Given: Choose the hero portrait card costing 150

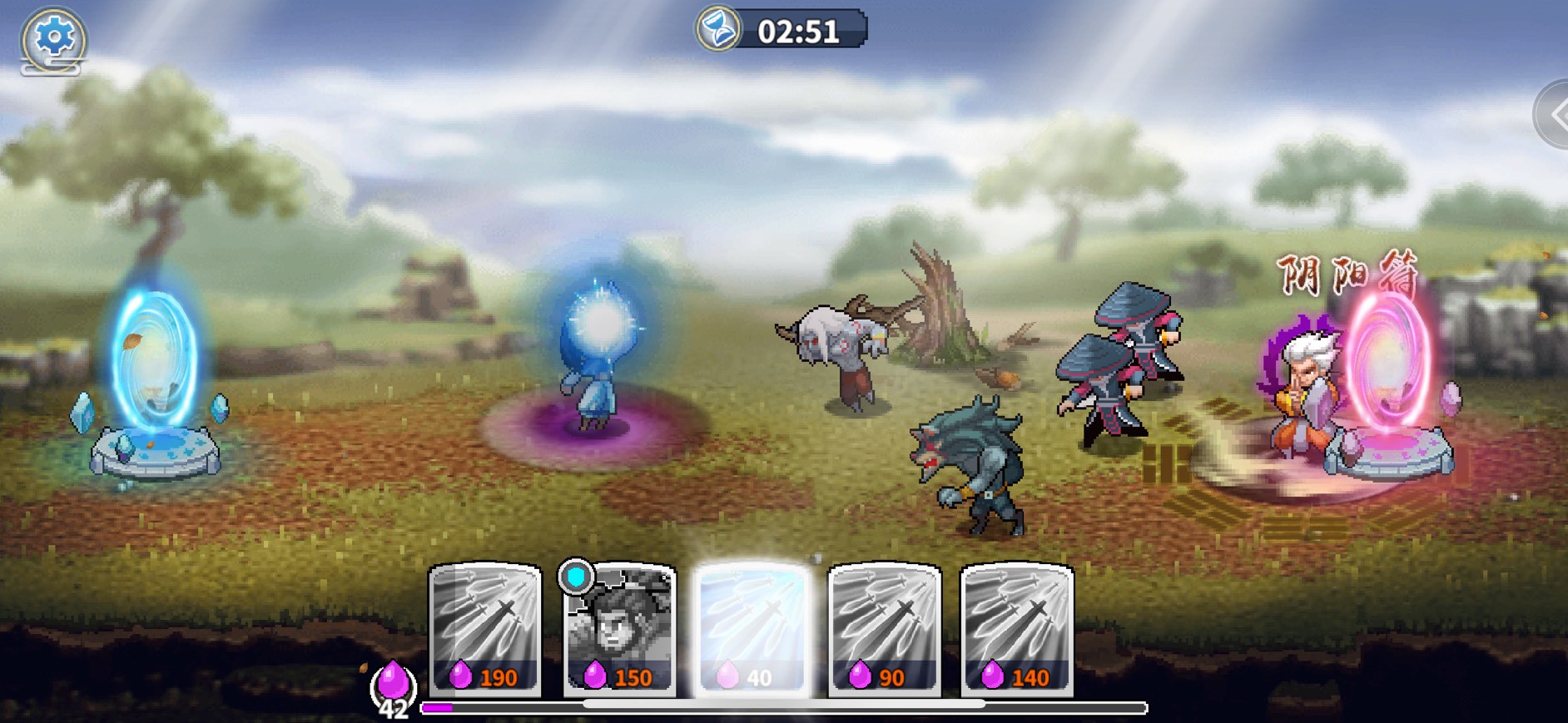Looking at the screenshot, I should pyautogui.click(x=619, y=630).
